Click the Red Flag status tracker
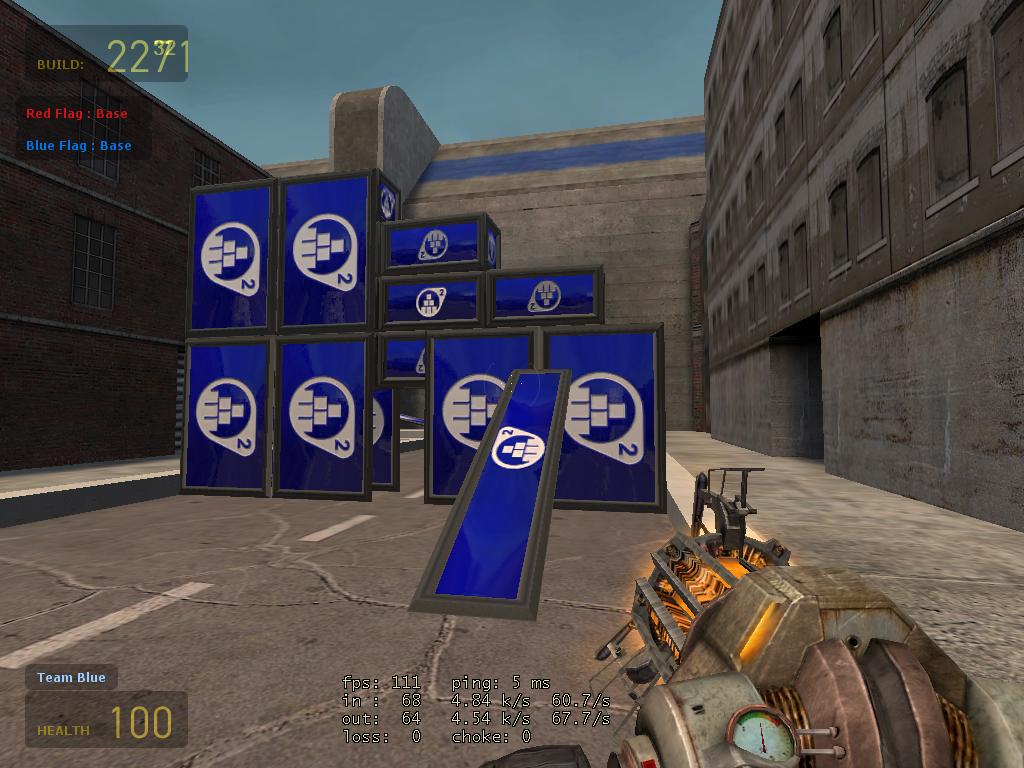 77,114
